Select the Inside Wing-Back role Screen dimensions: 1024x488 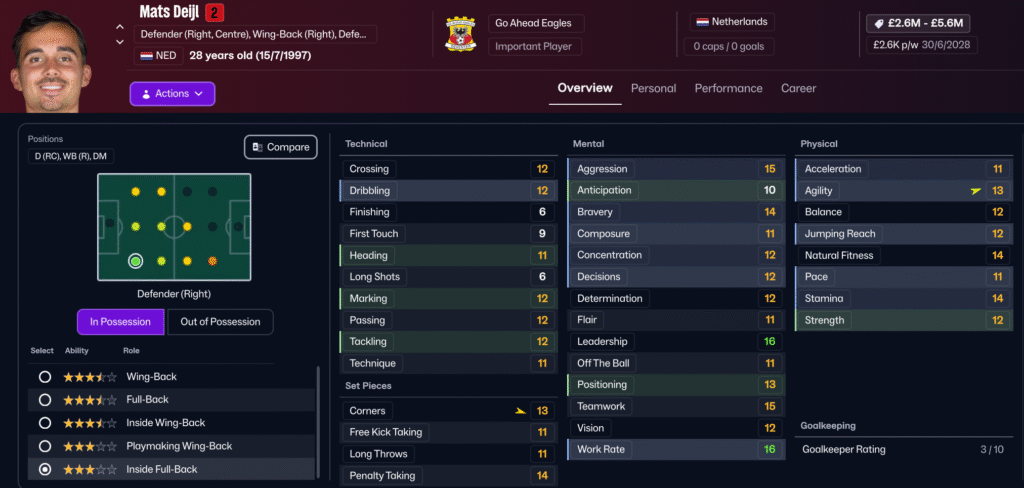[x=44, y=423]
